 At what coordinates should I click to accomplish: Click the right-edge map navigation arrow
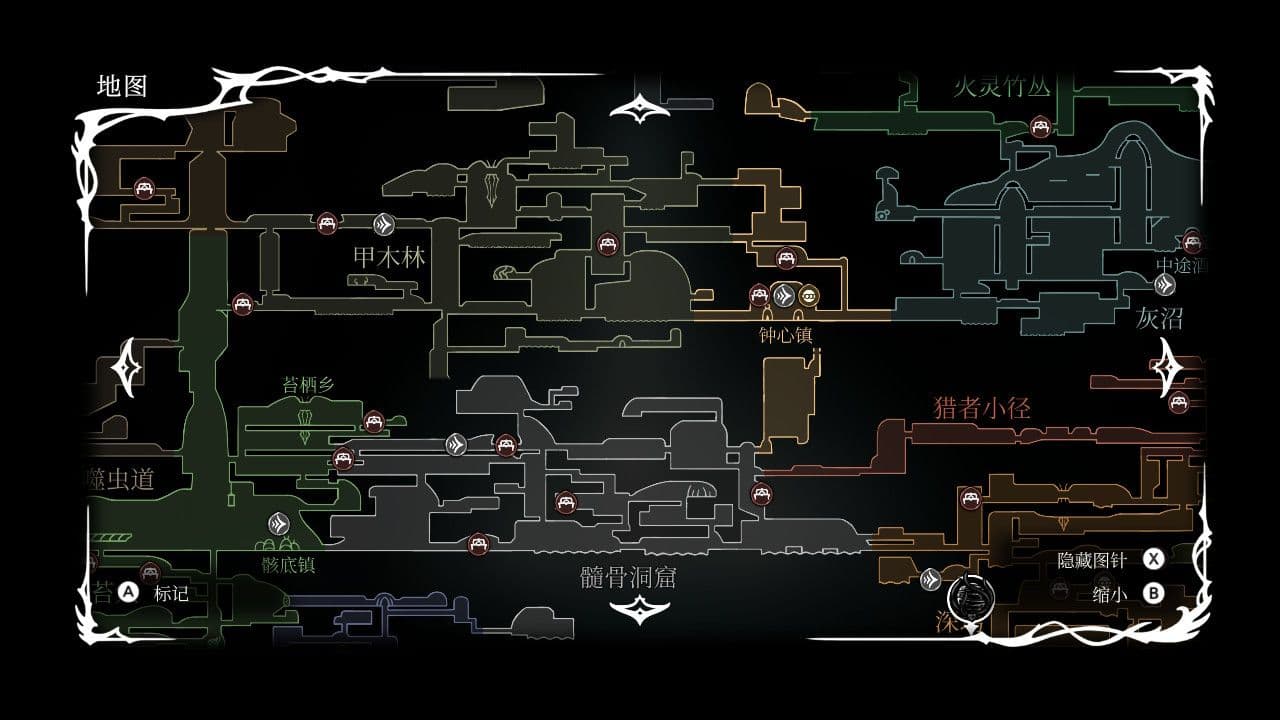click(1168, 366)
